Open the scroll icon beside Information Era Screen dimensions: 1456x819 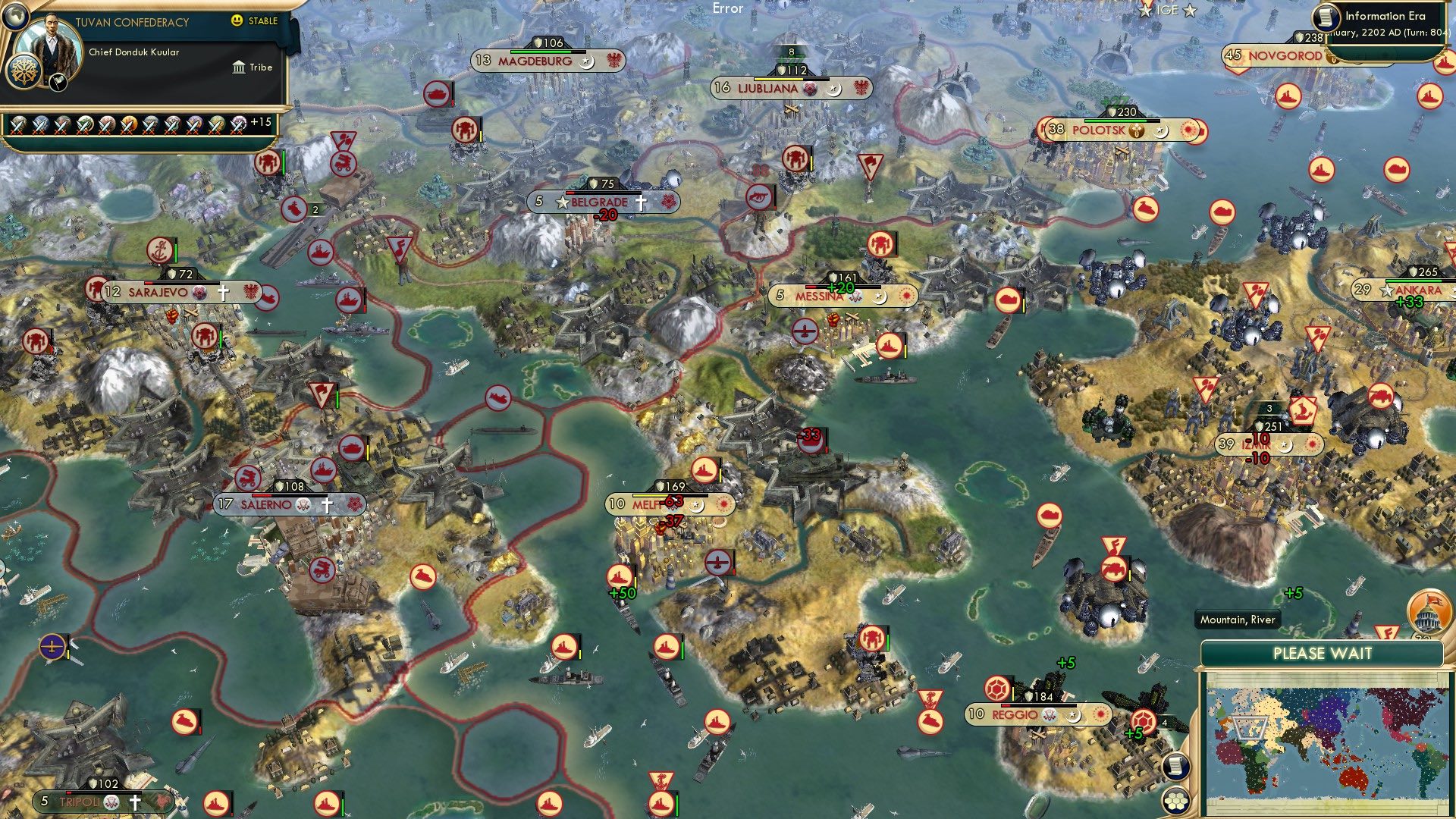[x=1328, y=17]
